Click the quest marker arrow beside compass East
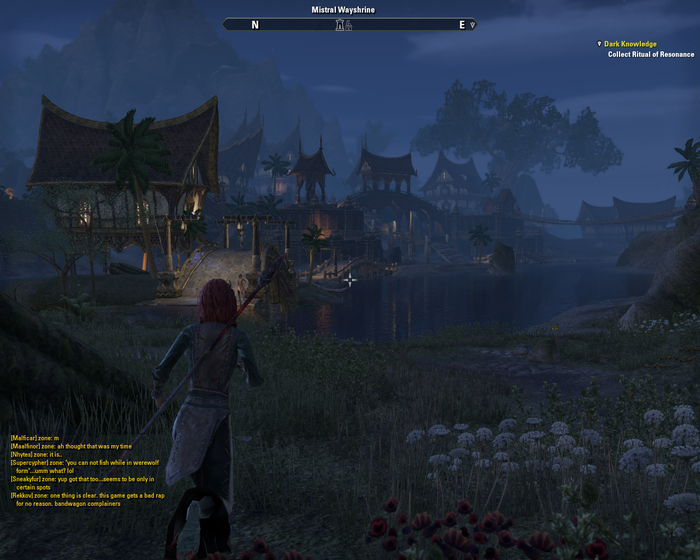Screen dimensions: 700x560 (472, 25)
